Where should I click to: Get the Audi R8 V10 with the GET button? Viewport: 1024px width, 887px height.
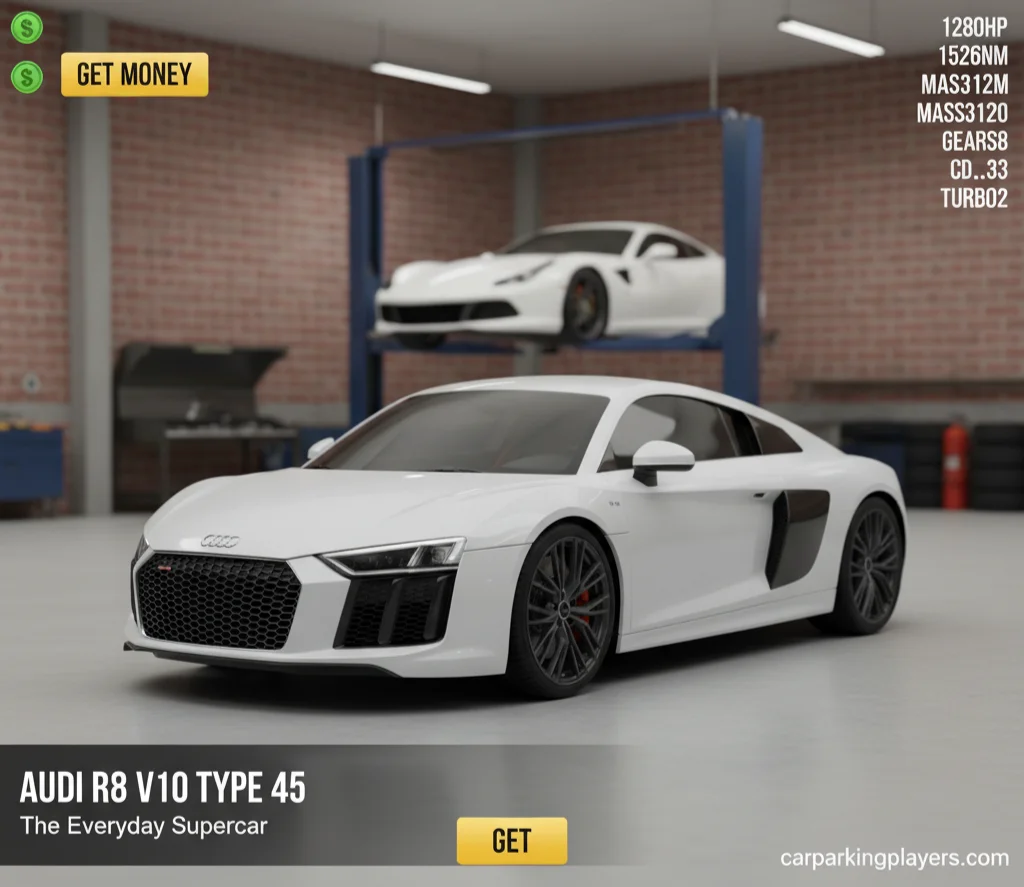point(511,840)
